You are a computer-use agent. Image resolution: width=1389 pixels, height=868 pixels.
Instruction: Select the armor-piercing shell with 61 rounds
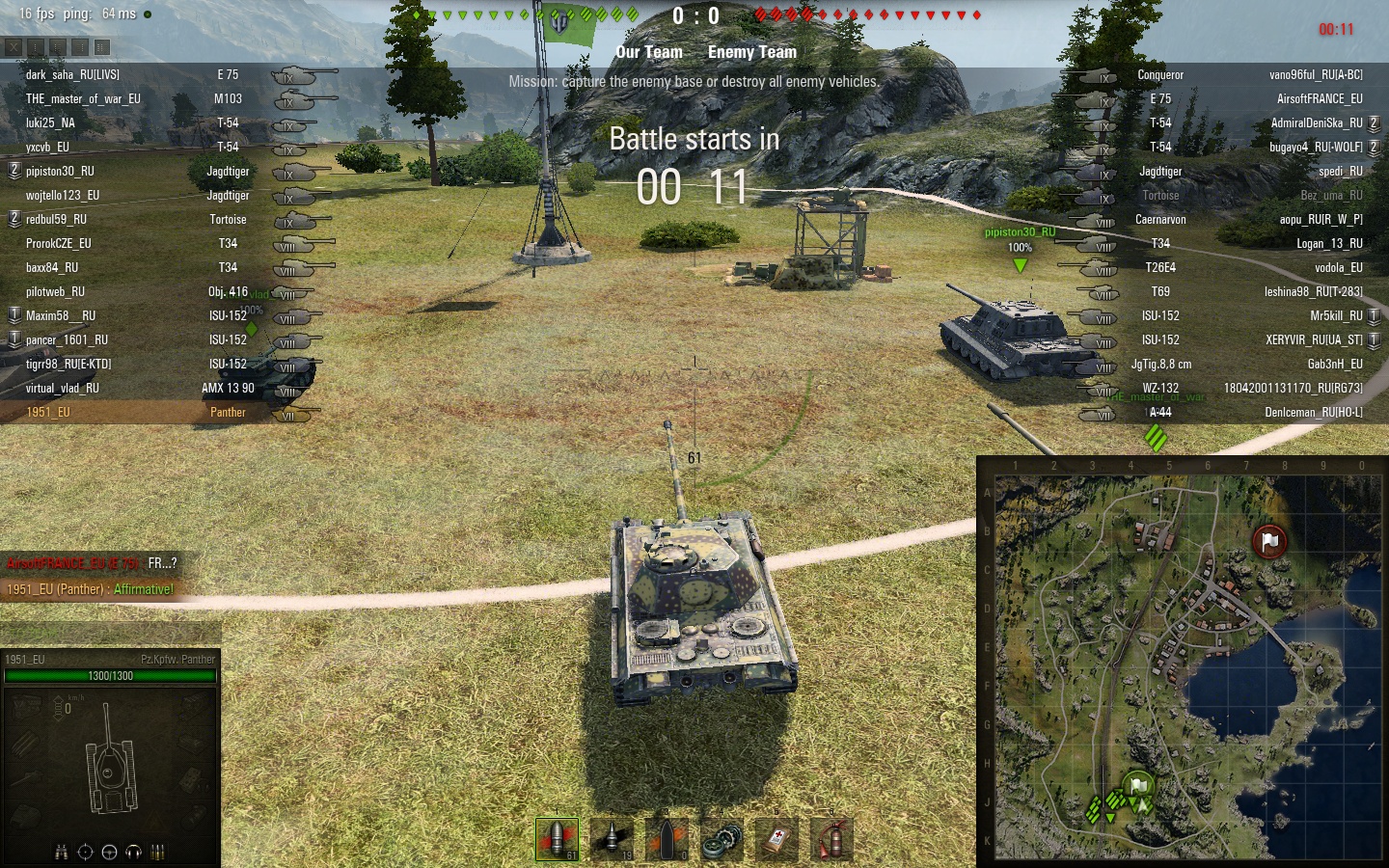pos(558,839)
